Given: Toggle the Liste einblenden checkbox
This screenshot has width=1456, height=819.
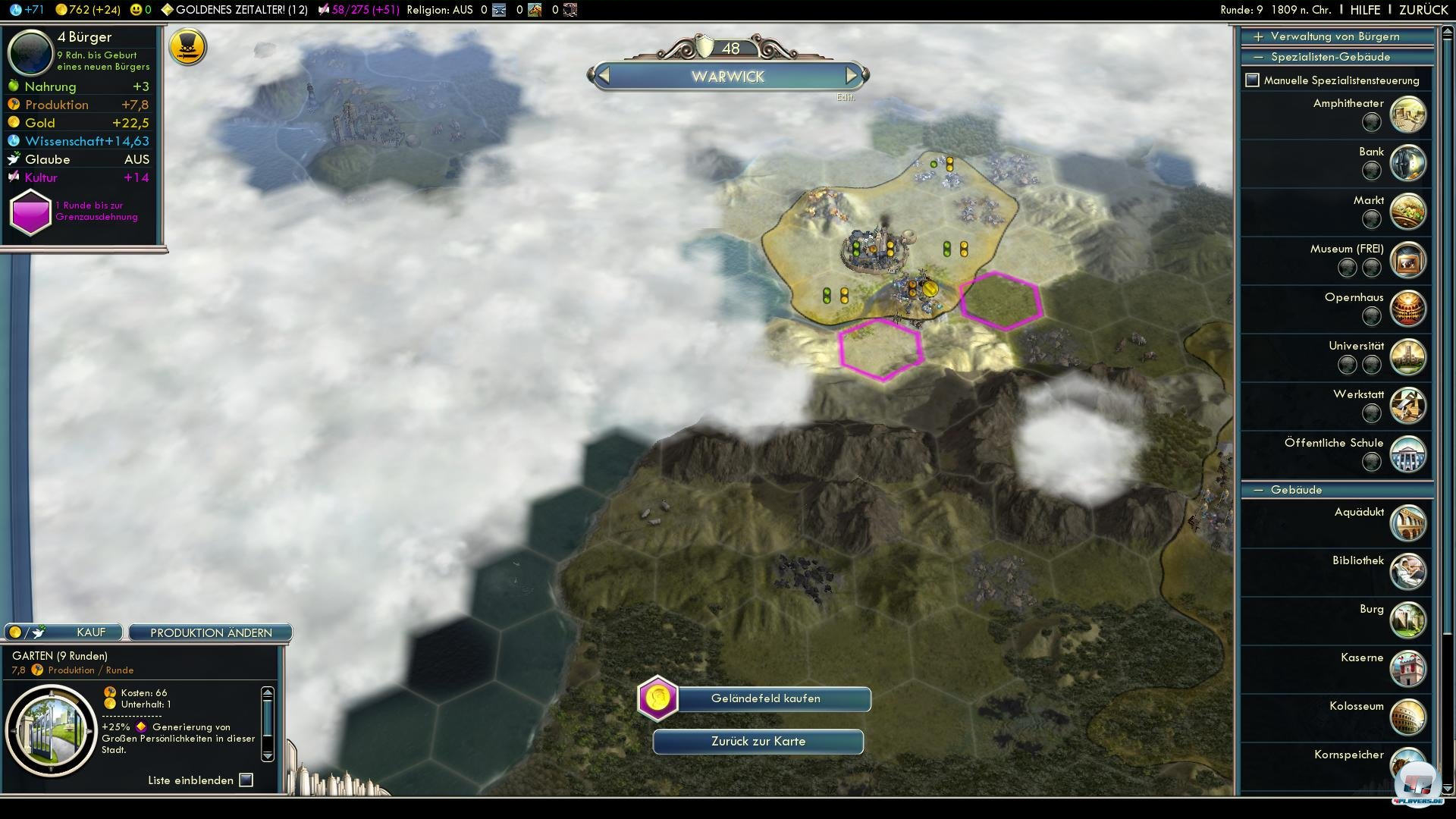Looking at the screenshot, I should [x=246, y=780].
